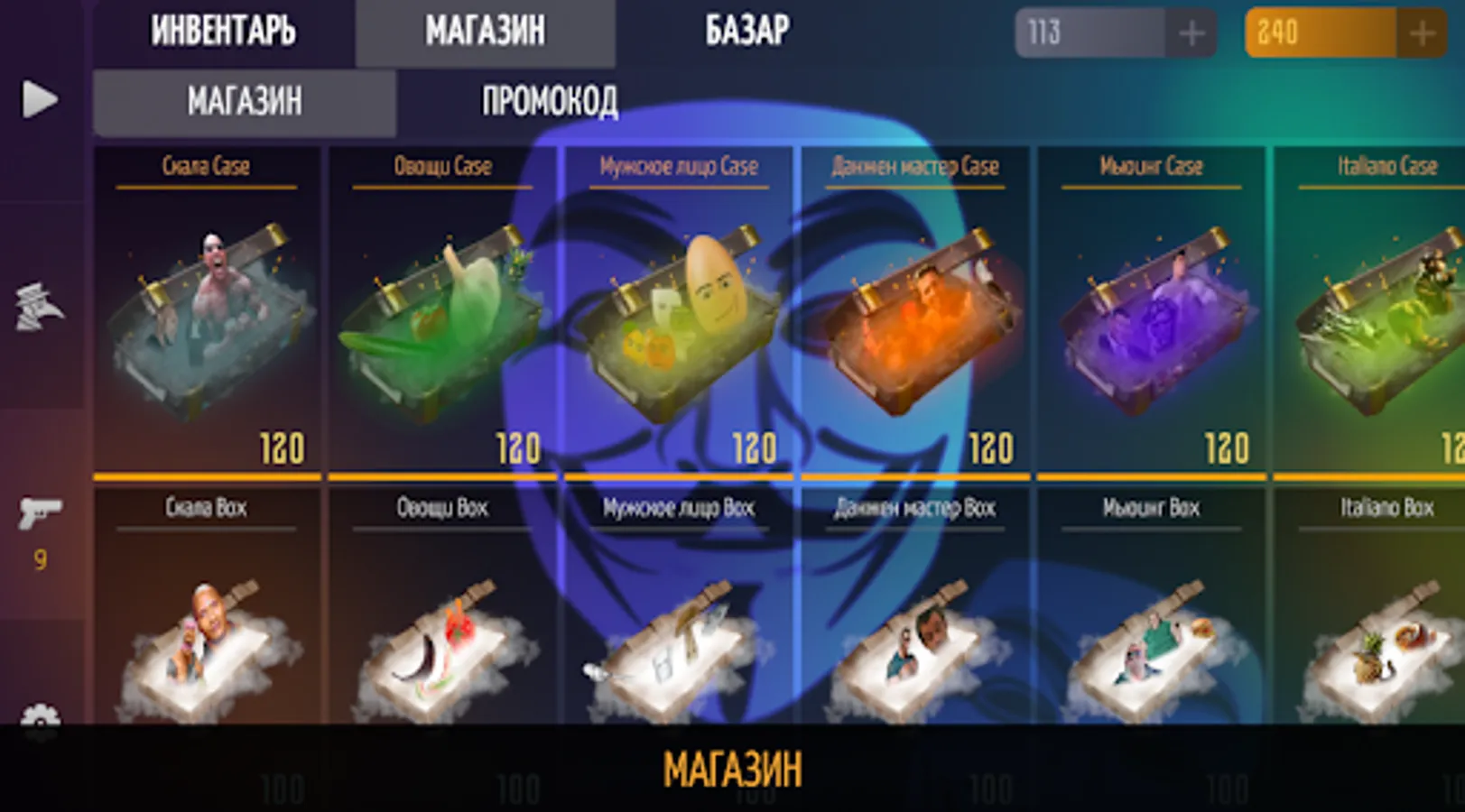
Task: Switch to the ПРОМОКОД tab
Action: click(x=552, y=102)
